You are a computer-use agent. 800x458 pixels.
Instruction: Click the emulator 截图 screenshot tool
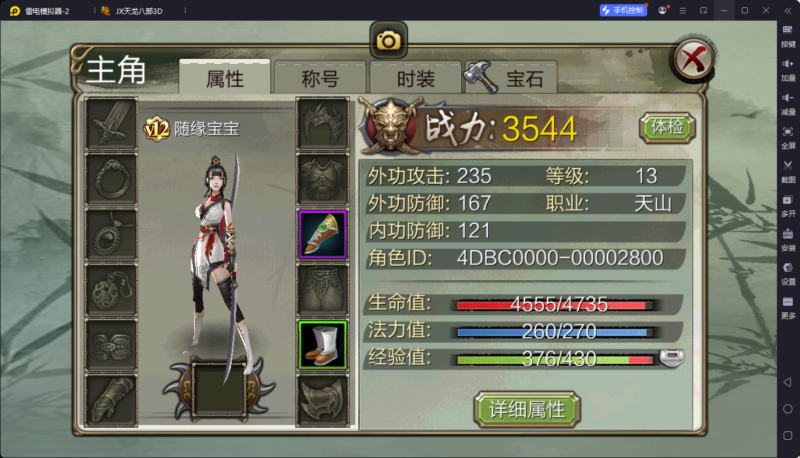point(788,170)
